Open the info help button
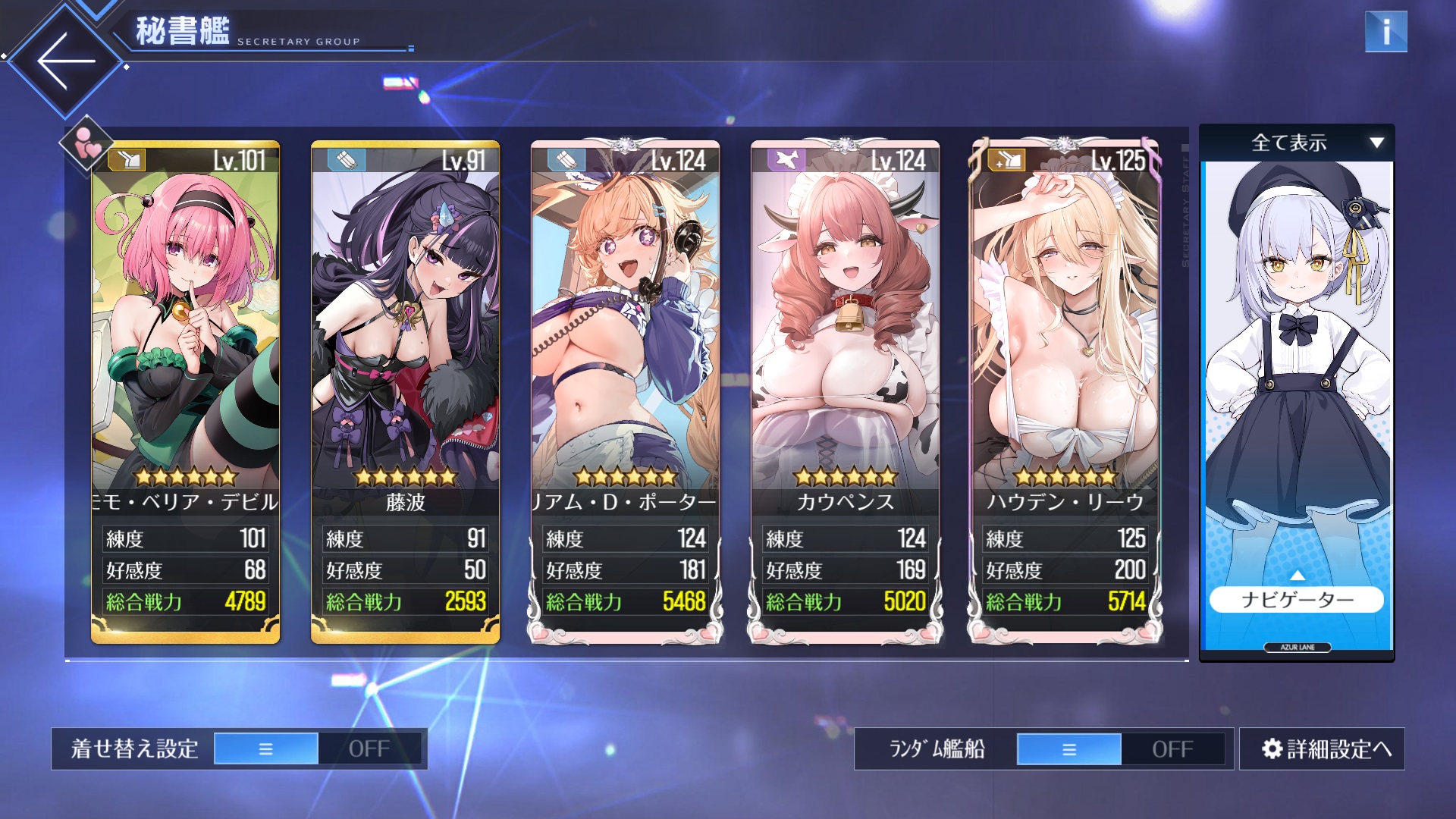 pos(1385,32)
